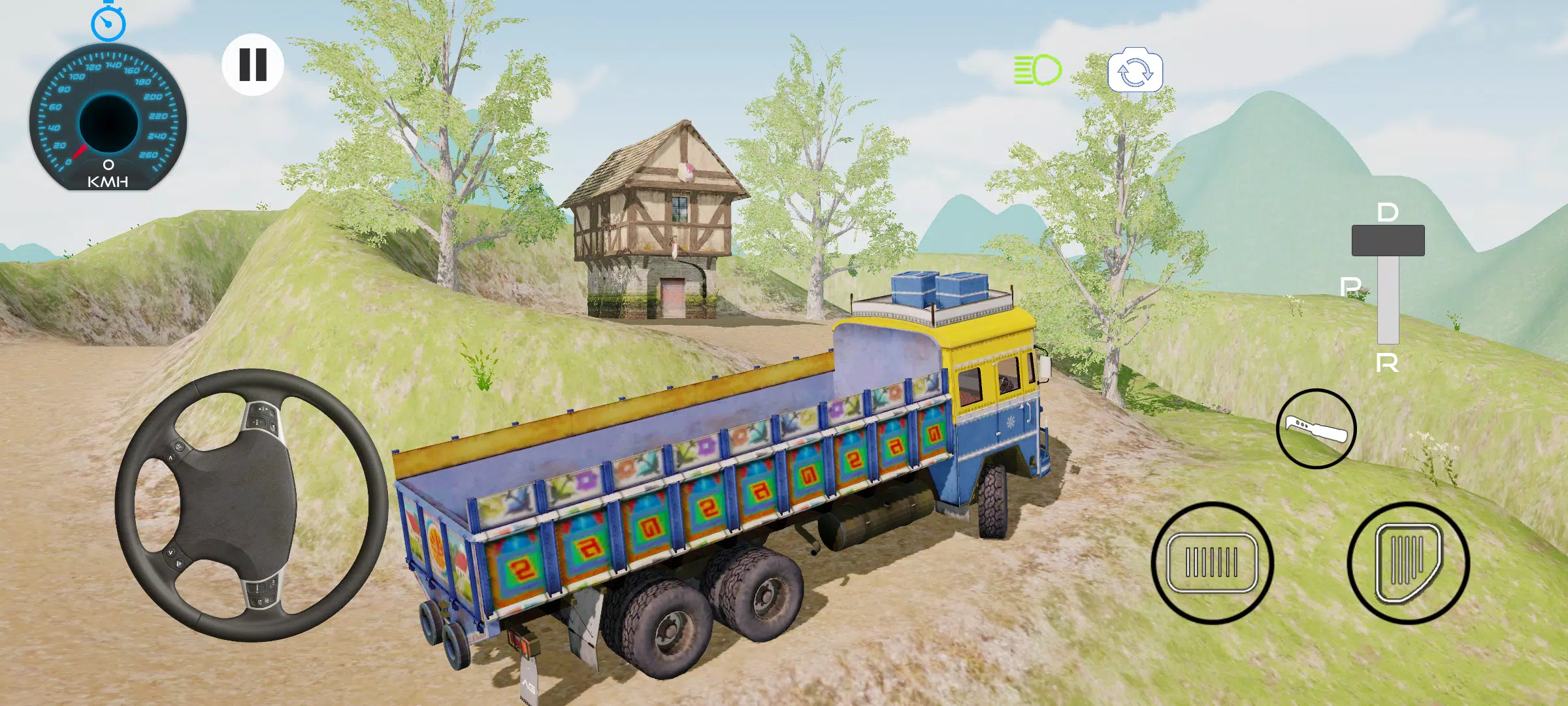Tap the brake pedal
The height and width of the screenshot is (706, 1568).
click(1212, 563)
